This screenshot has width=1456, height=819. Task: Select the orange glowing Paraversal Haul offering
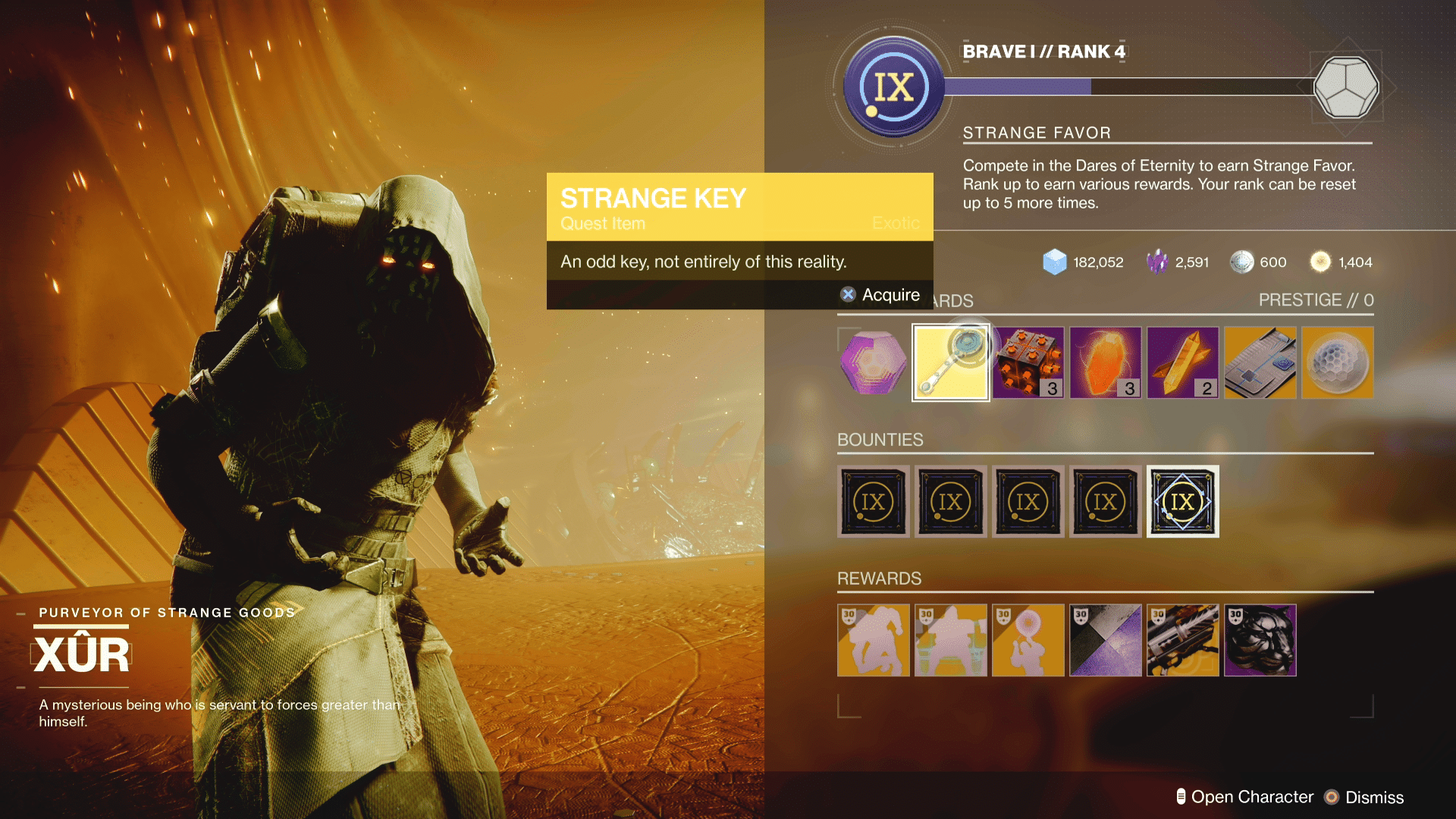(x=1105, y=362)
